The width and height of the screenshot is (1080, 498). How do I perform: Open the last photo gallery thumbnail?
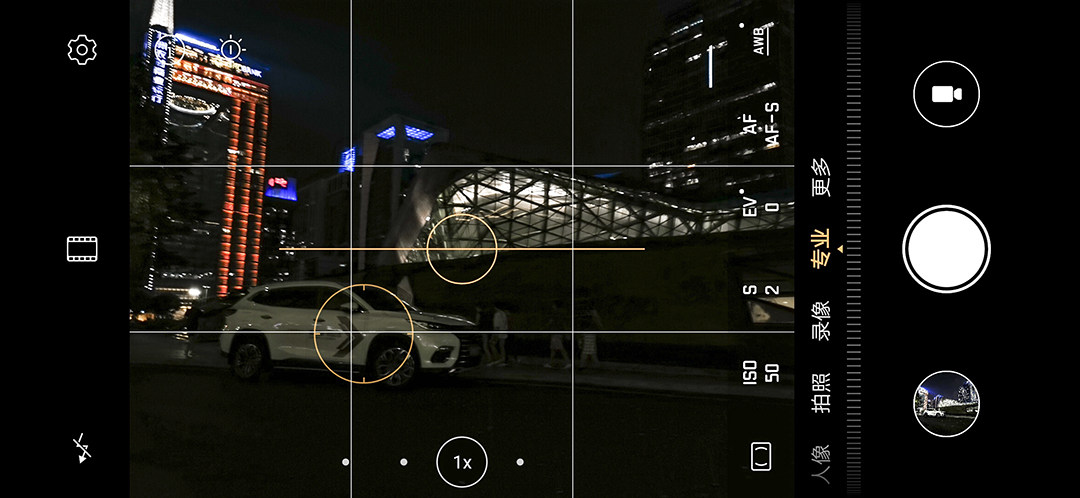click(946, 404)
